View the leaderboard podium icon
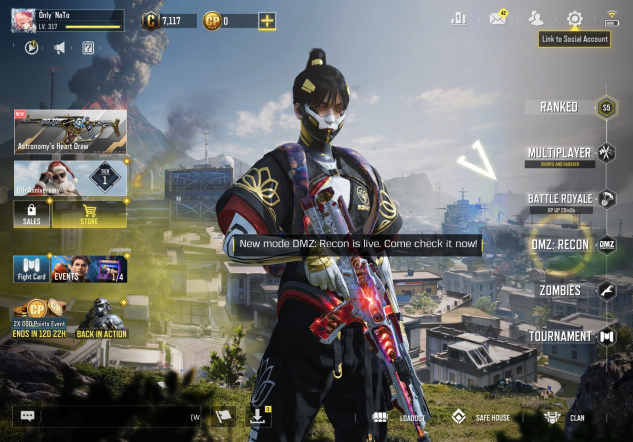 pyautogui.click(x=459, y=19)
